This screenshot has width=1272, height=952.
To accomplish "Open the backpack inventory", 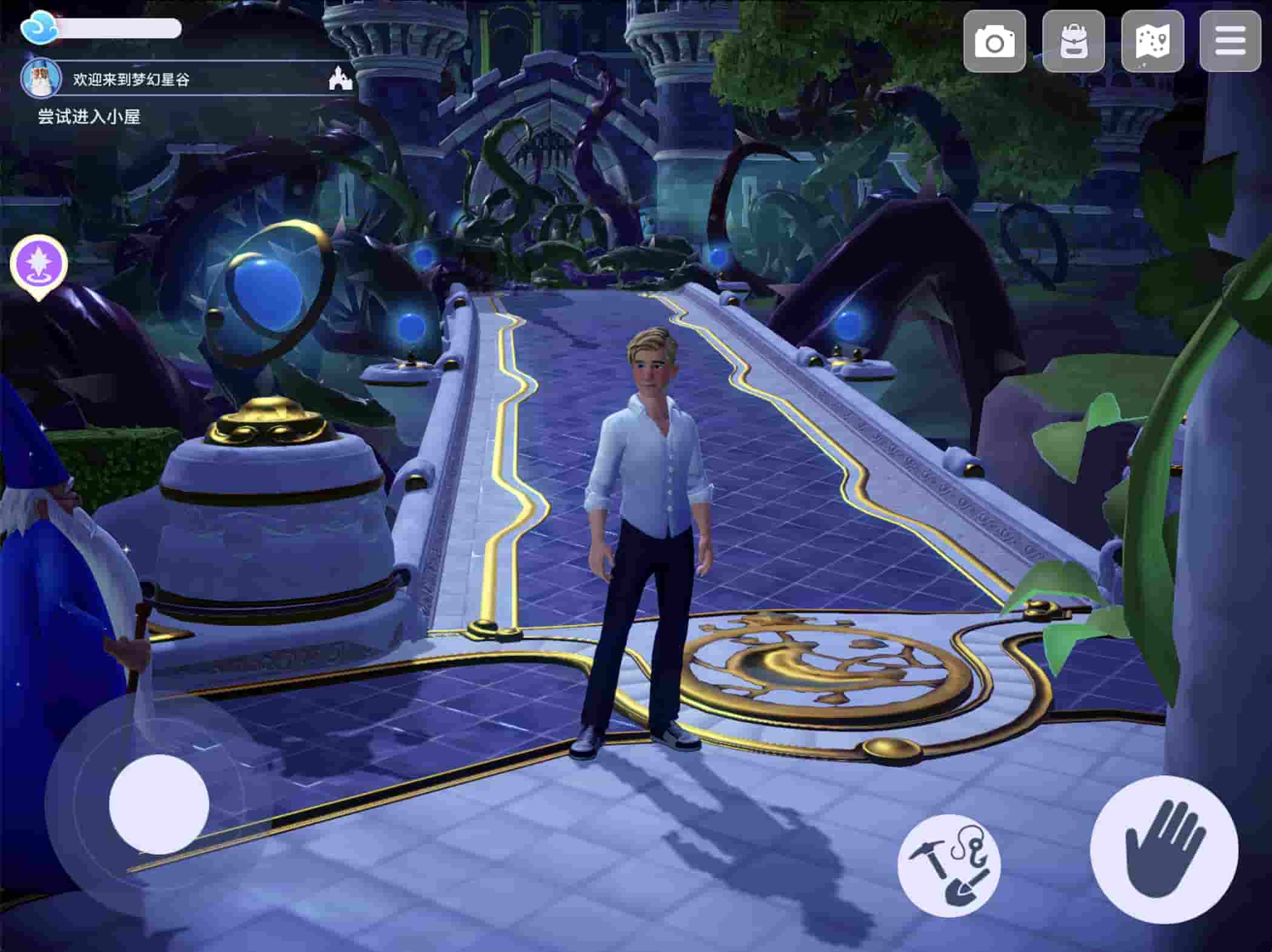I will pos(1073,42).
